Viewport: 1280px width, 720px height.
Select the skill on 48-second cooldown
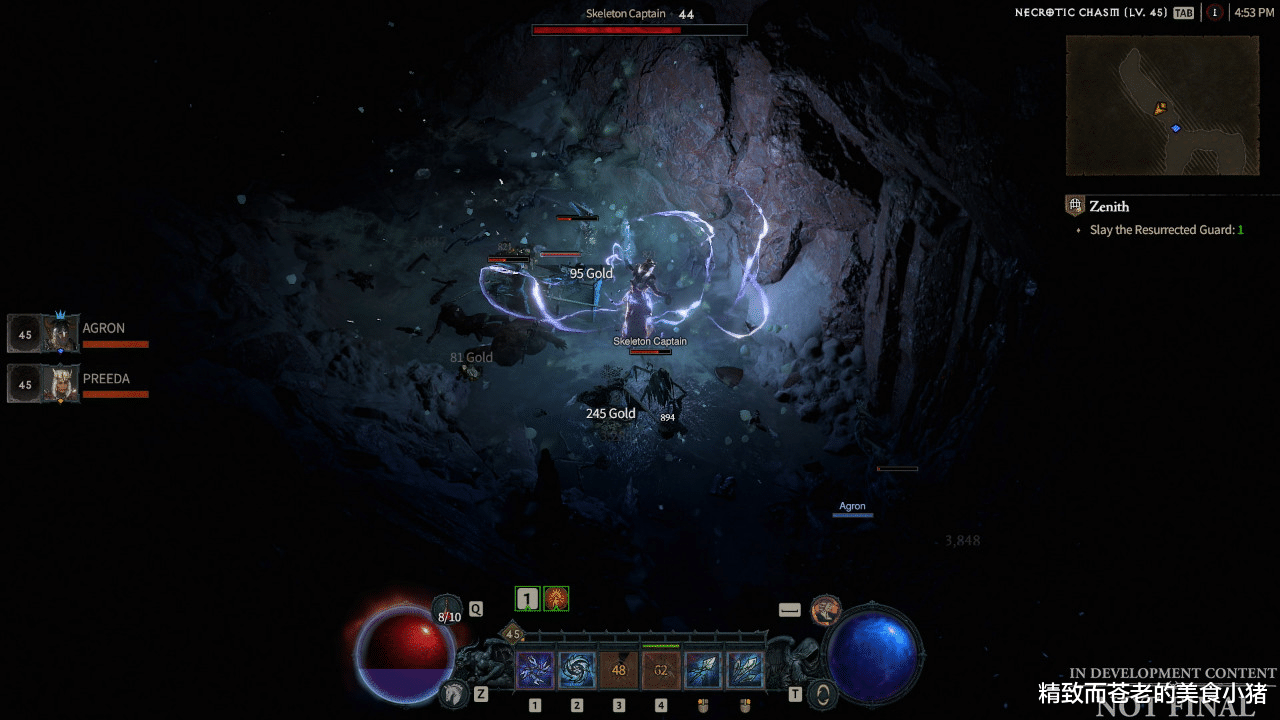coord(619,669)
